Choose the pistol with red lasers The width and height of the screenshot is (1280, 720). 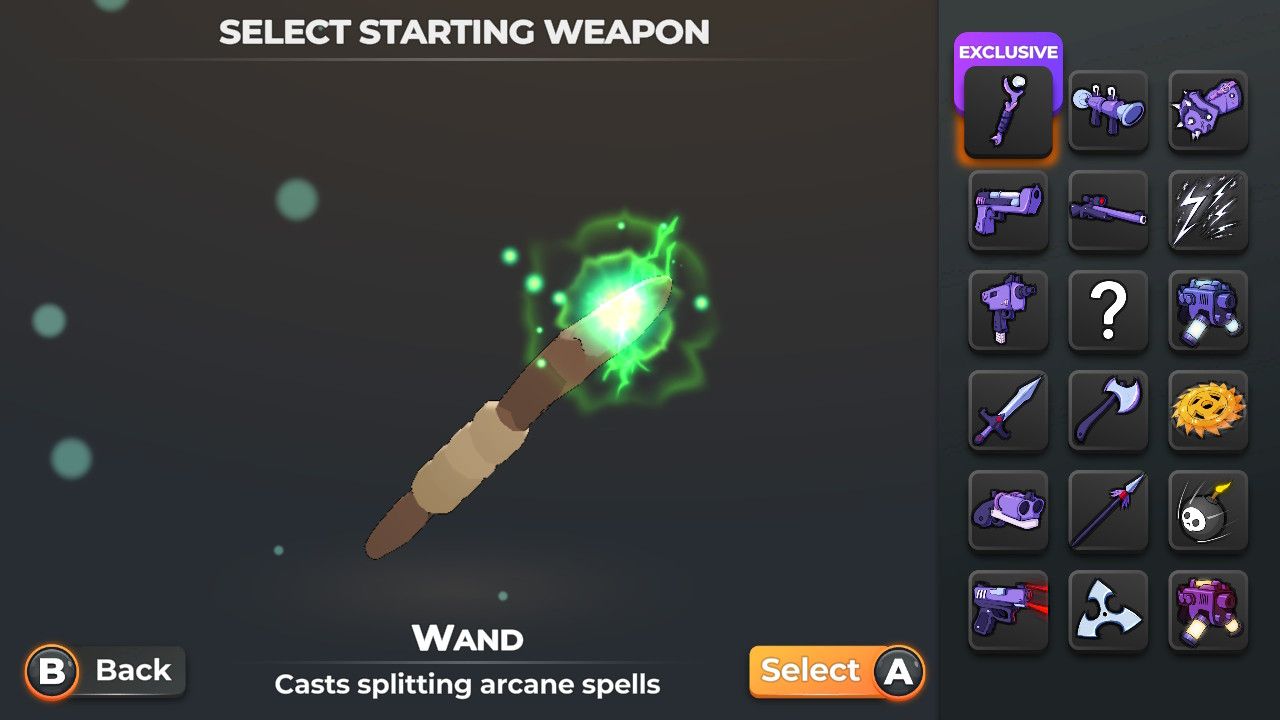(1008, 610)
